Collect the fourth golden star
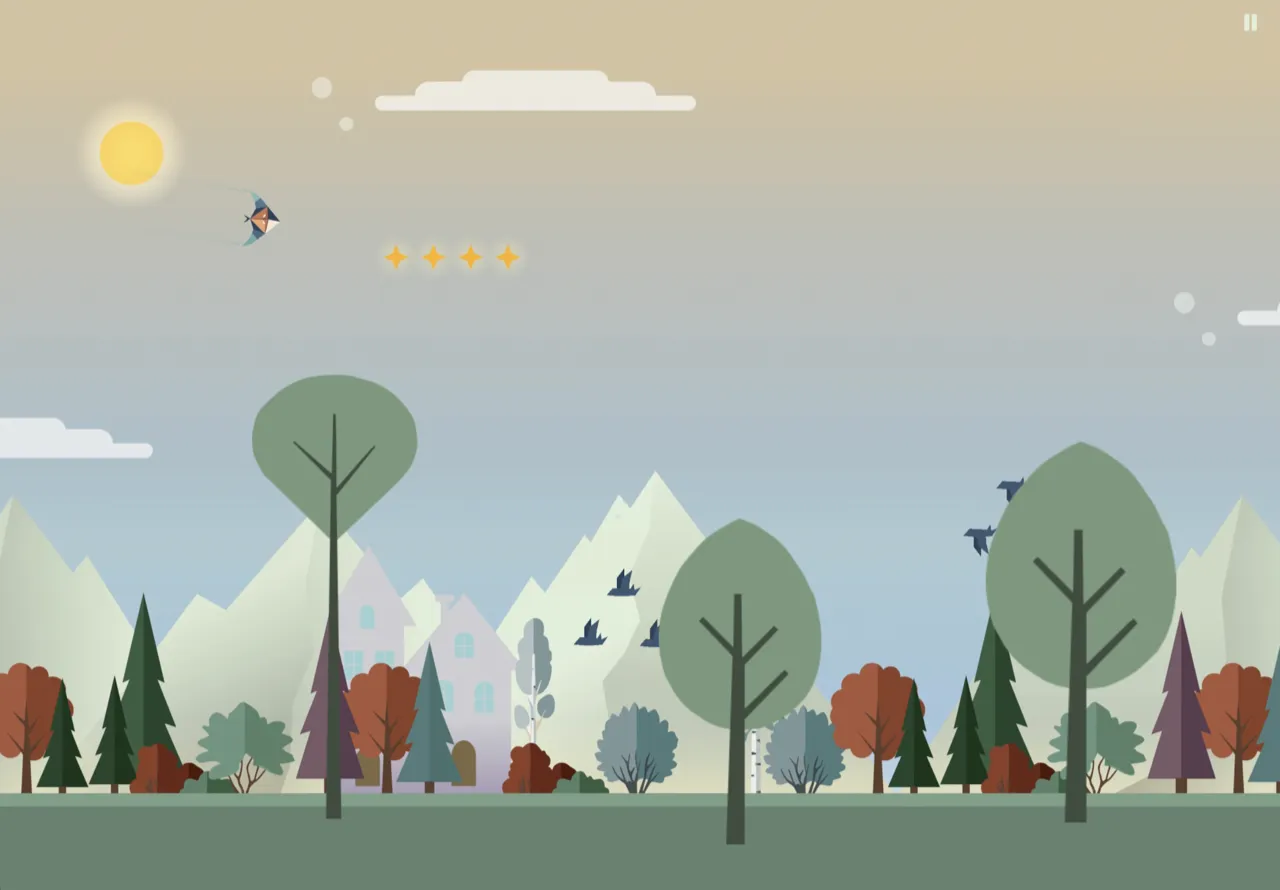1280x890 pixels. click(x=510, y=257)
